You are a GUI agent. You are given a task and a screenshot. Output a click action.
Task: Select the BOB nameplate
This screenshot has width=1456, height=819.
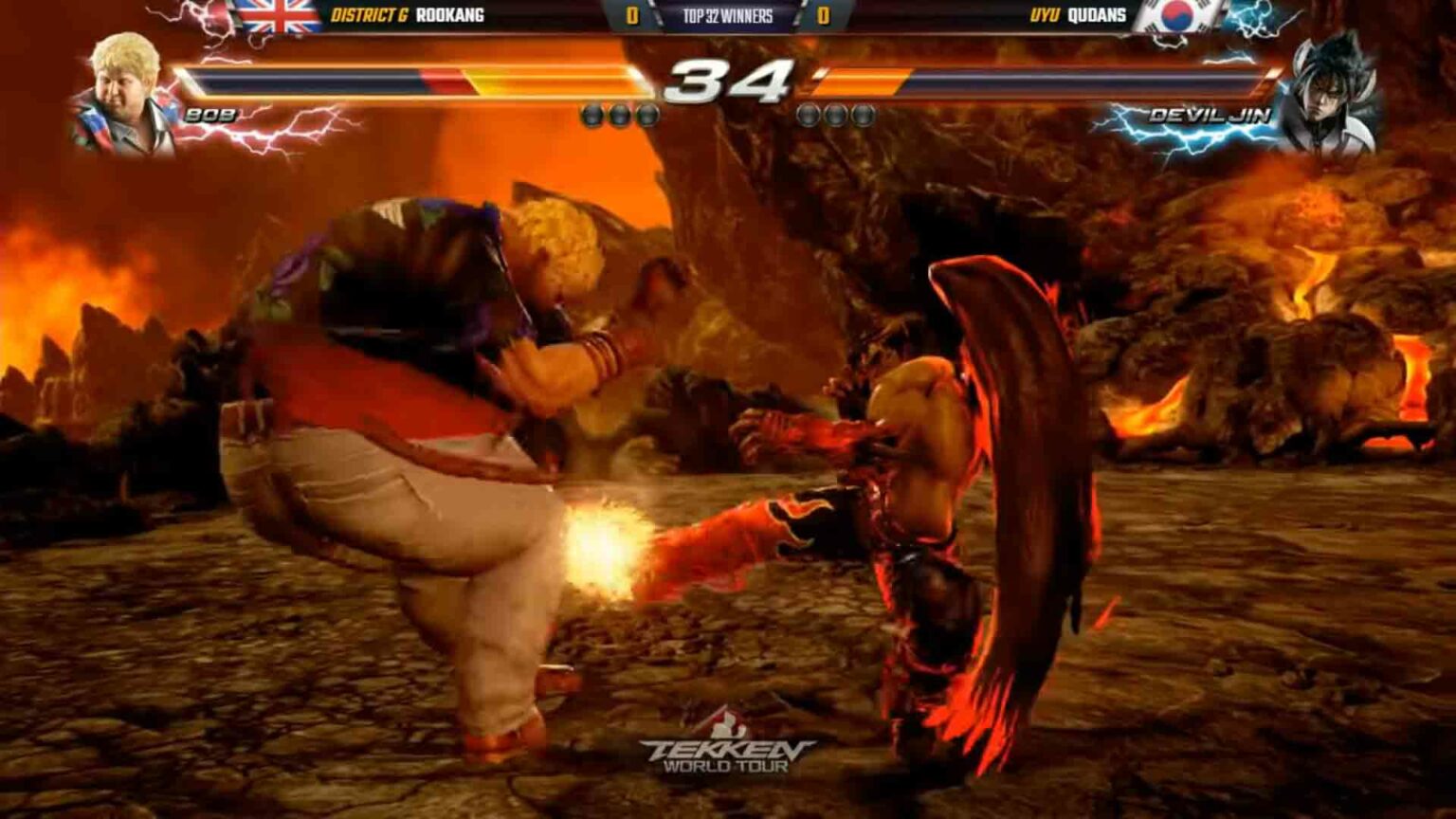(209, 114)
